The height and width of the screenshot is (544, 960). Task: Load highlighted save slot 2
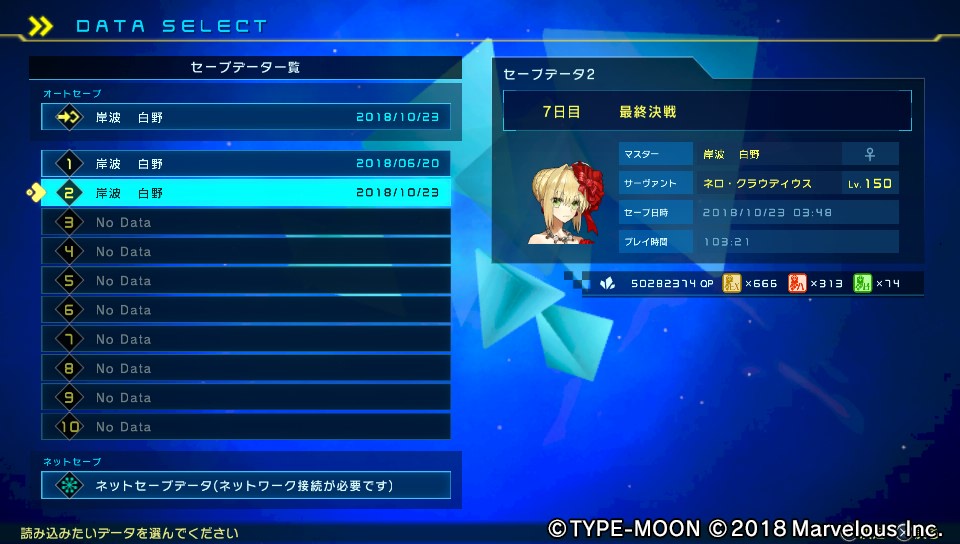pos(246,193)
